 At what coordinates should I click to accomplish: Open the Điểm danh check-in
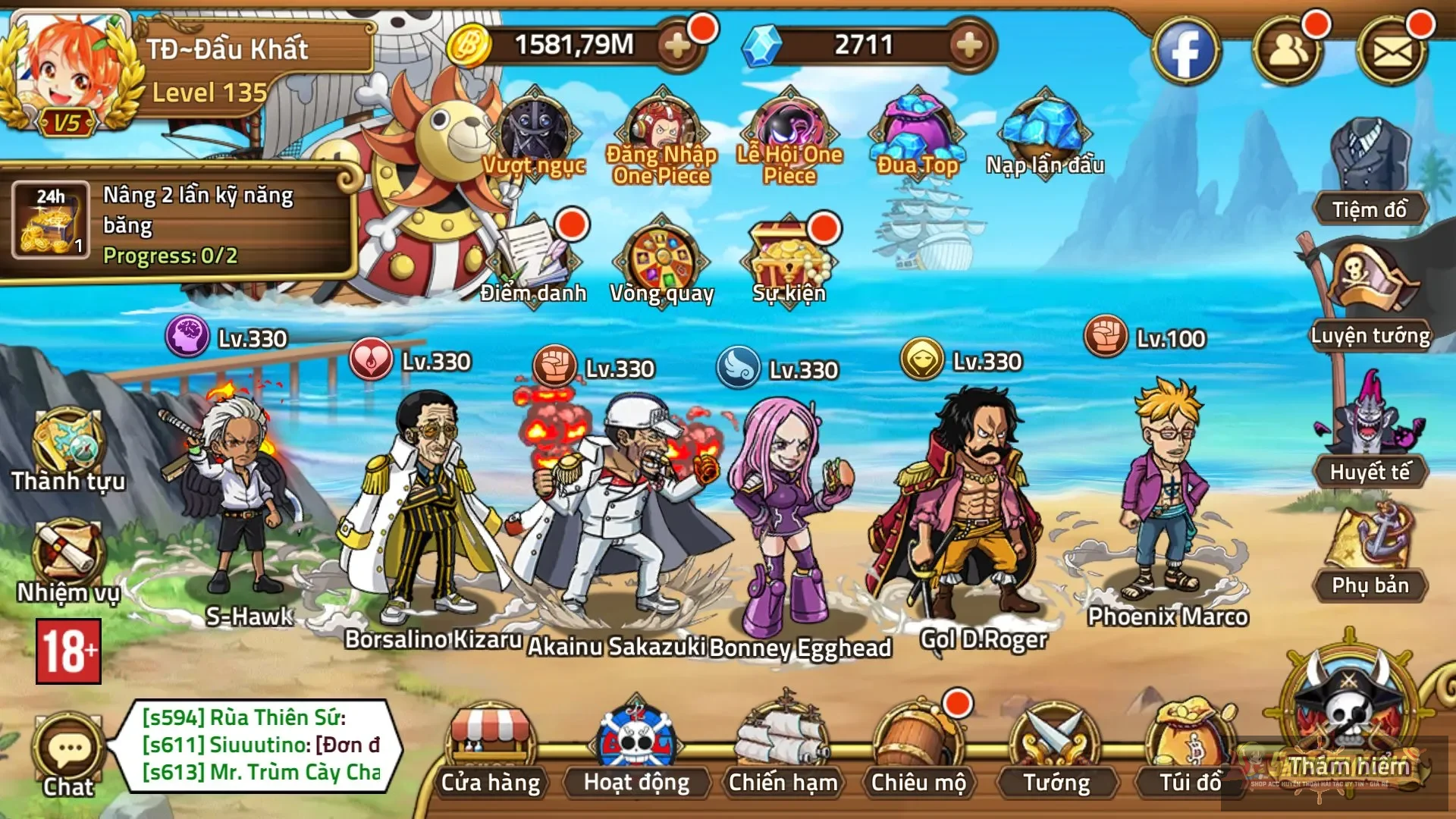click(x=534, y=258)
